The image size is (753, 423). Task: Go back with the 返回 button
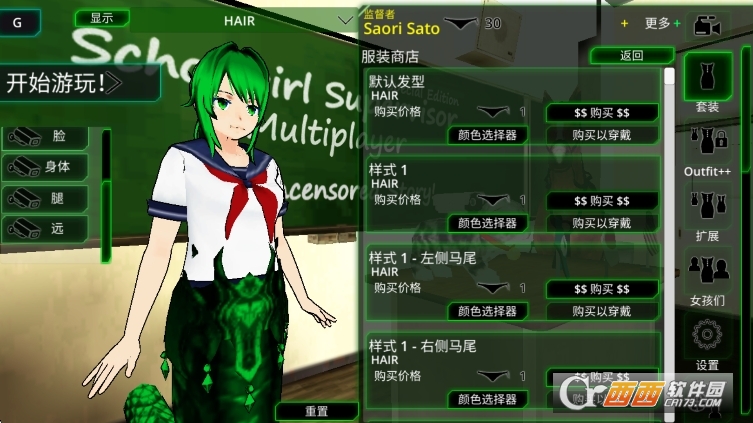pyautogui.click(x=631, y=56)
